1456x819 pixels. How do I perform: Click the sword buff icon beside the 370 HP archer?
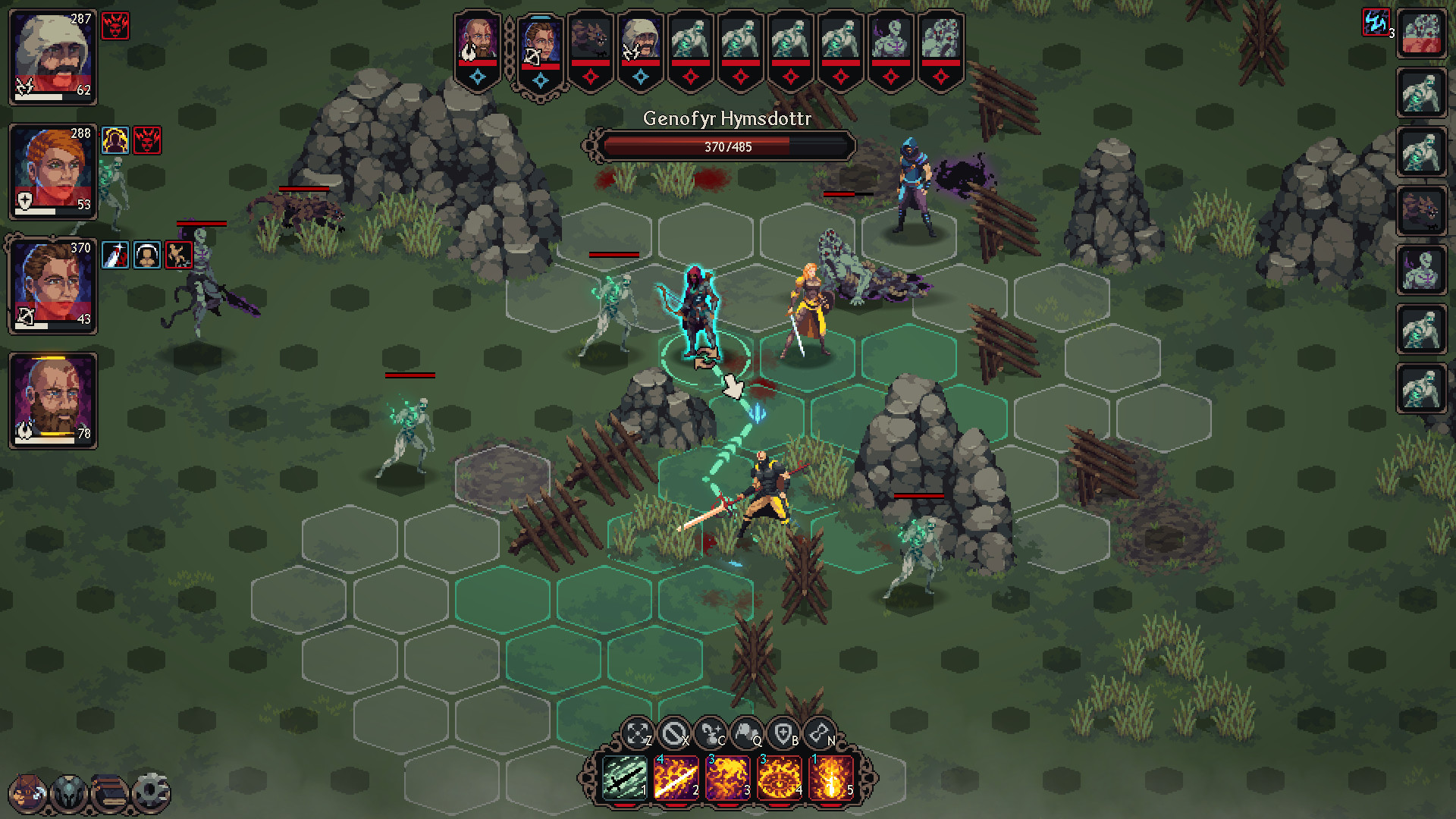point(115,254)
